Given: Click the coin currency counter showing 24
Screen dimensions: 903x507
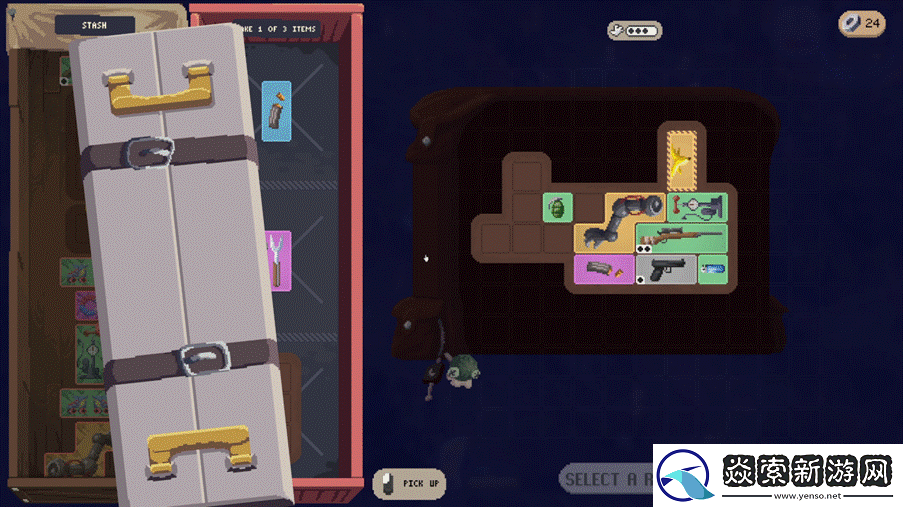Looking at the screenshot, I should click(x=861, y=23).
